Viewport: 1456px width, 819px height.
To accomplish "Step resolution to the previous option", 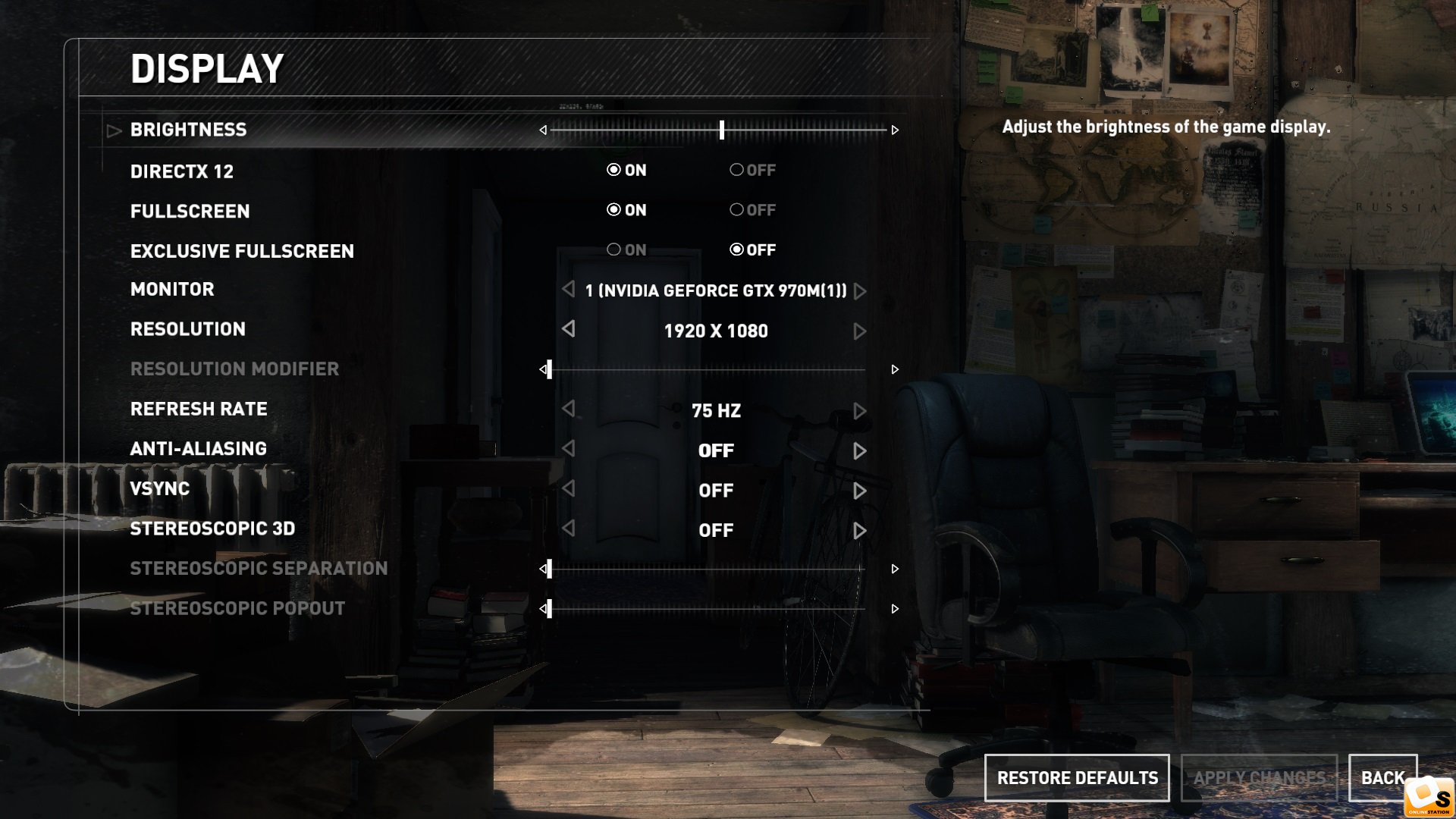I will [x=569, y=329].
